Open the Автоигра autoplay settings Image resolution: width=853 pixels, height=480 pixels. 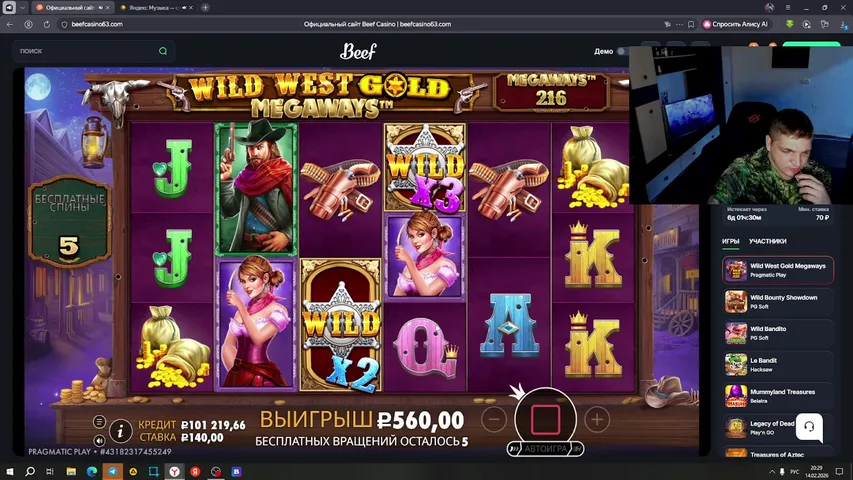click(x=545, y=449)
